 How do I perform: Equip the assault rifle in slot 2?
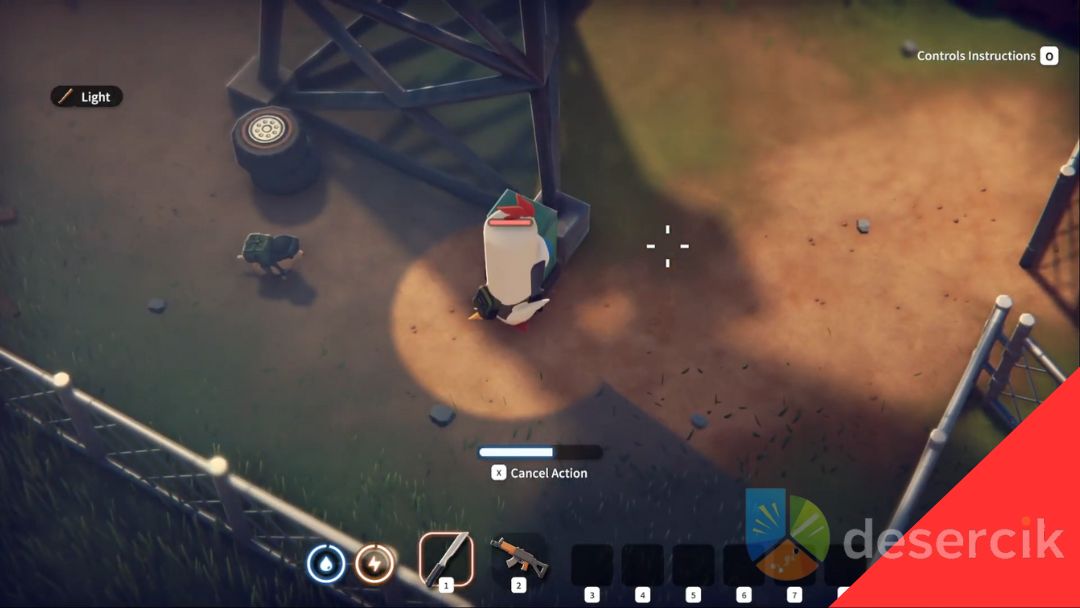(x=518, y=558)
